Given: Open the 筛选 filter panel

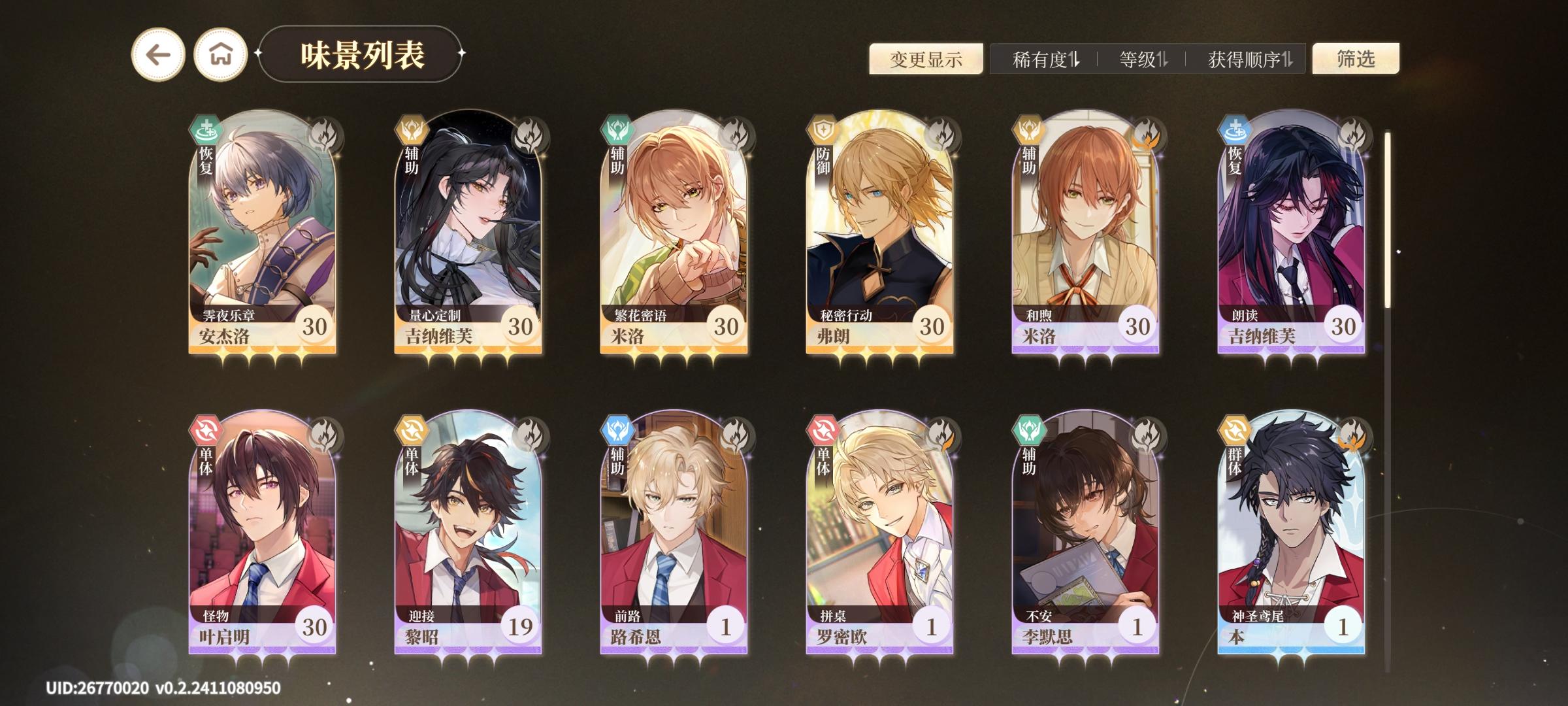Looking at the screenshot, I should tap(1363, 59).
